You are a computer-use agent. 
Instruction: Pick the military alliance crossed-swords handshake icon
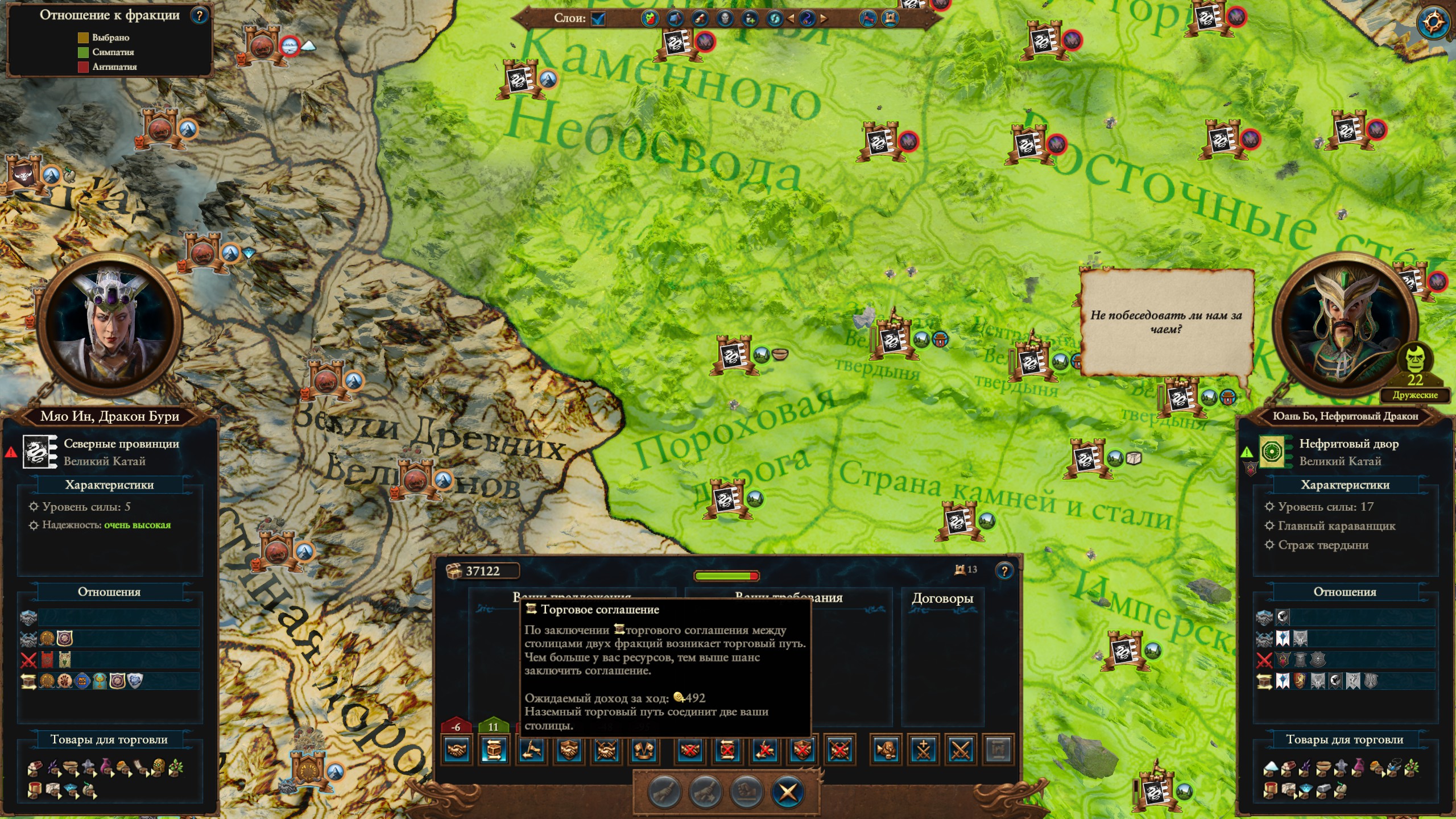(x=606, y=750)
